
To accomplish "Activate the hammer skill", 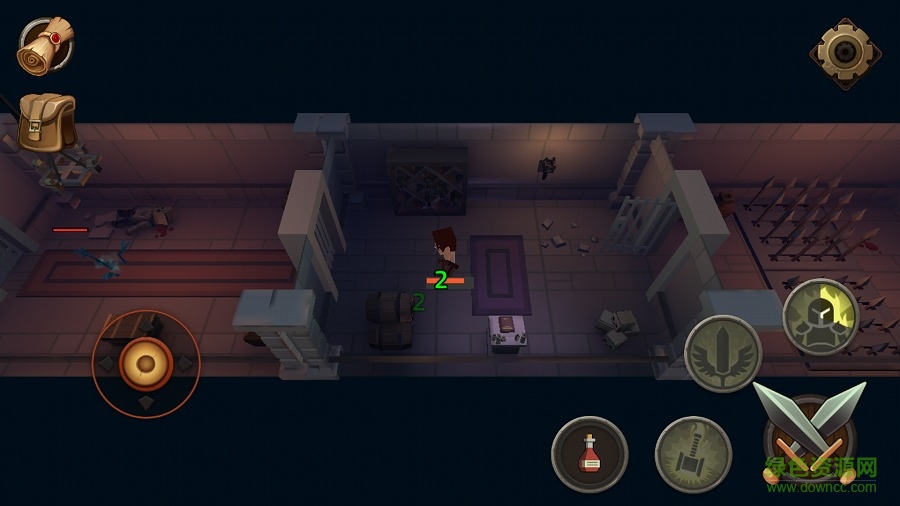I will (x=693, y=454).
